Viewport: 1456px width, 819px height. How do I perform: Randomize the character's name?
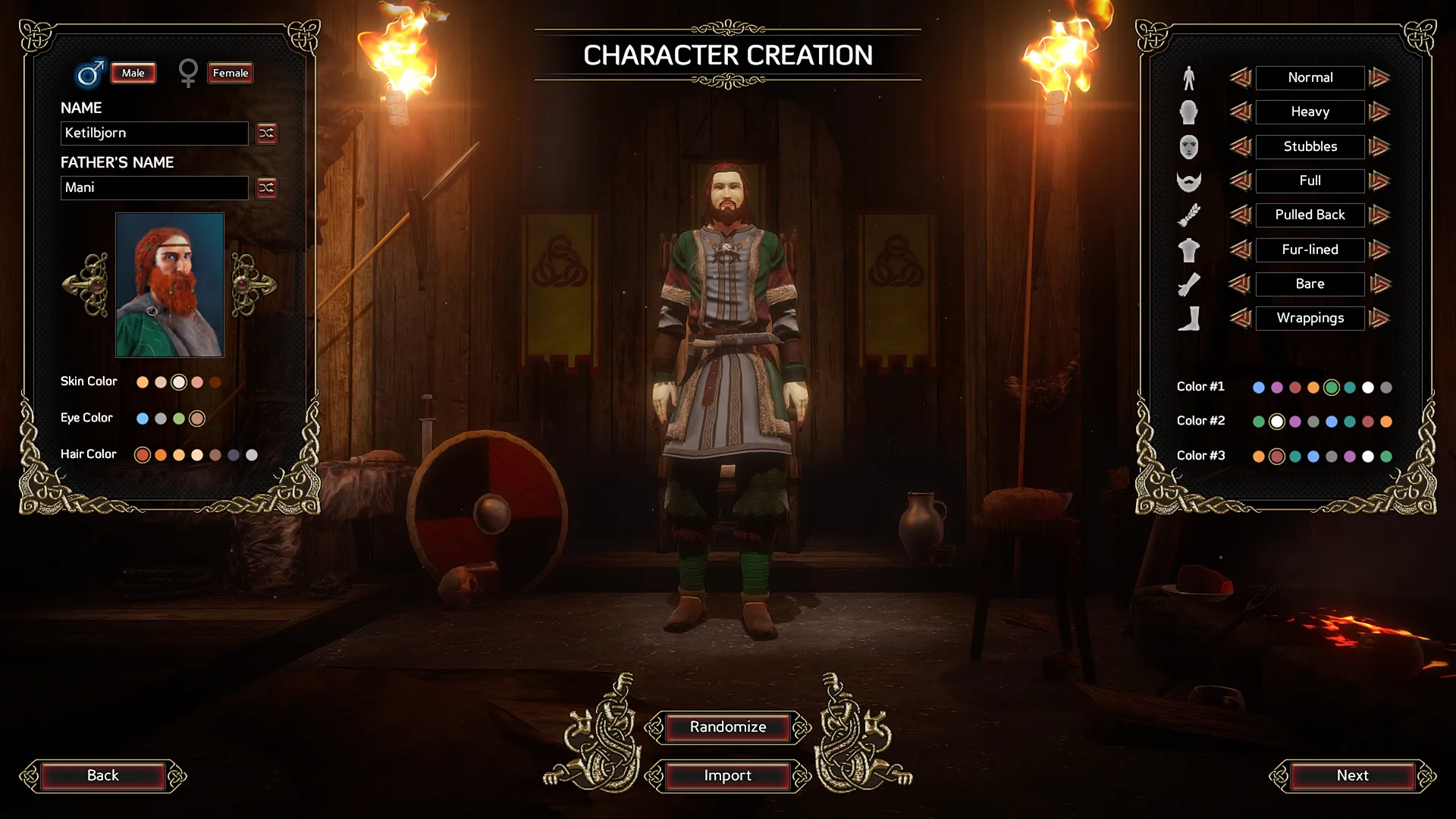[x=266, y=133]
